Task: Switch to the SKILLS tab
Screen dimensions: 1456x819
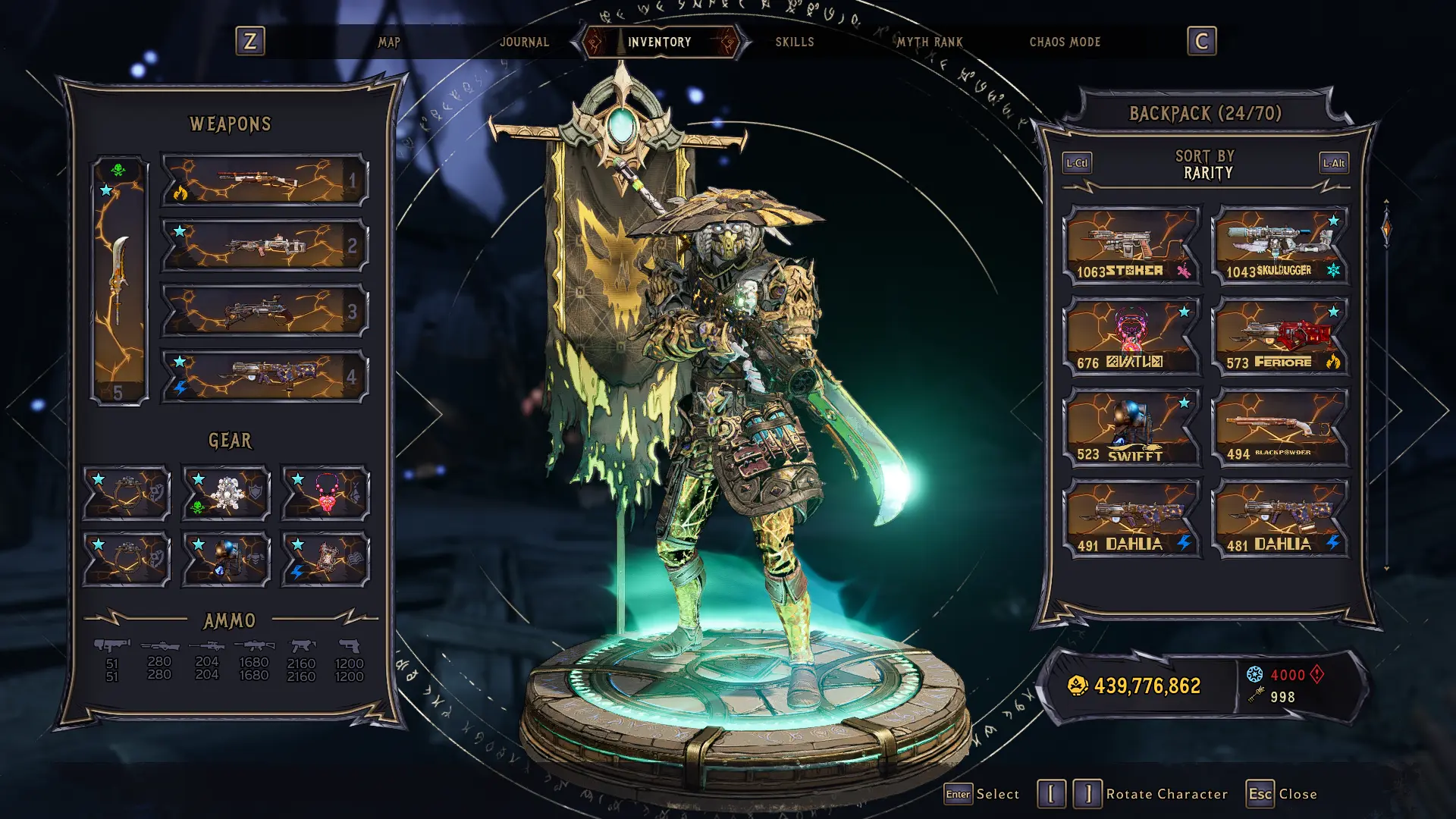Action: [x=794, y=42]
